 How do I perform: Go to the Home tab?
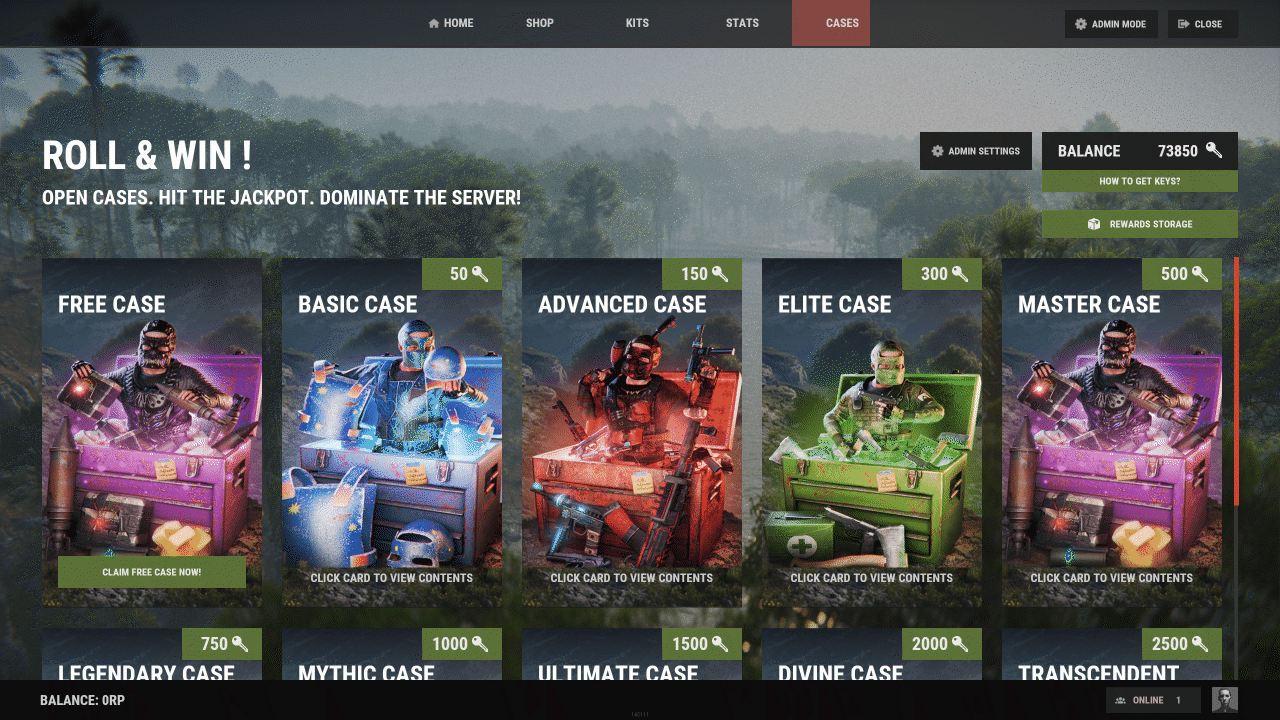(450, 23)
